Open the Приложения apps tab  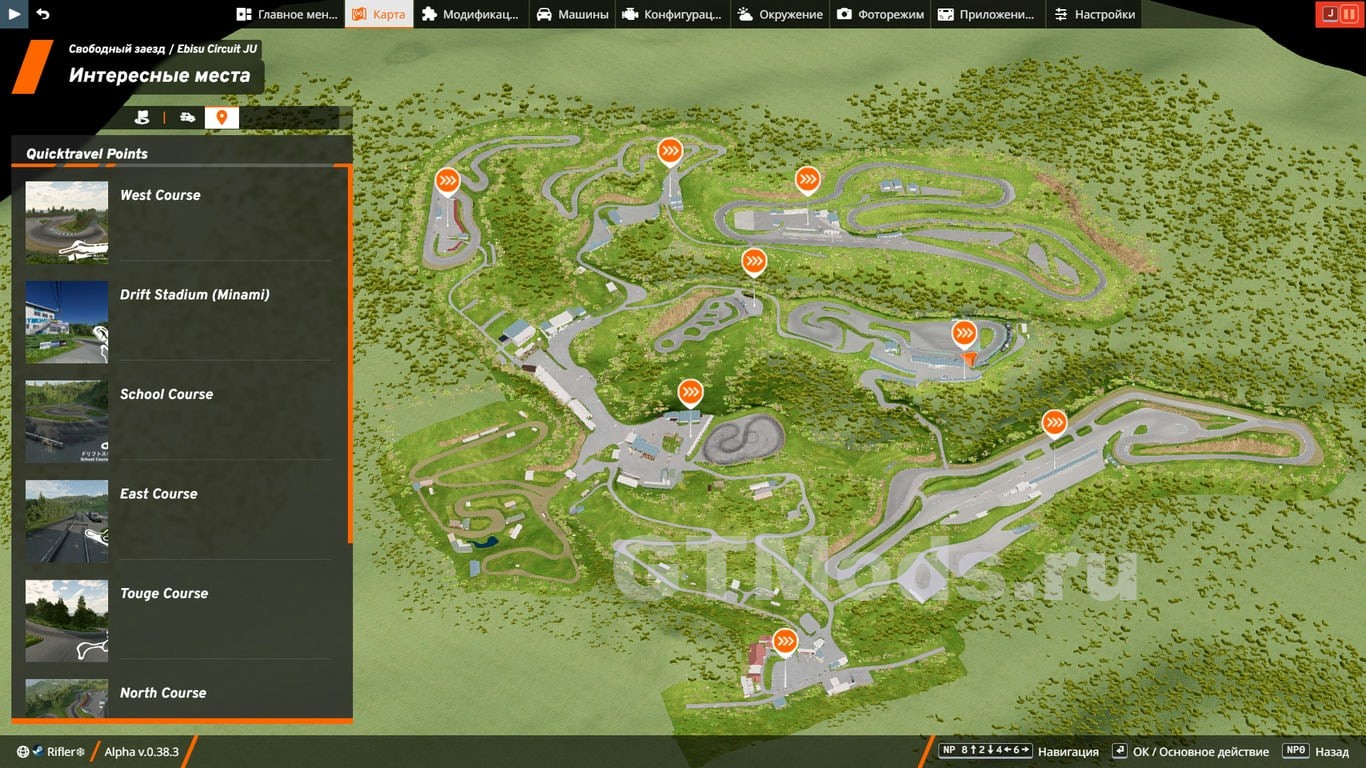point(987,14)
